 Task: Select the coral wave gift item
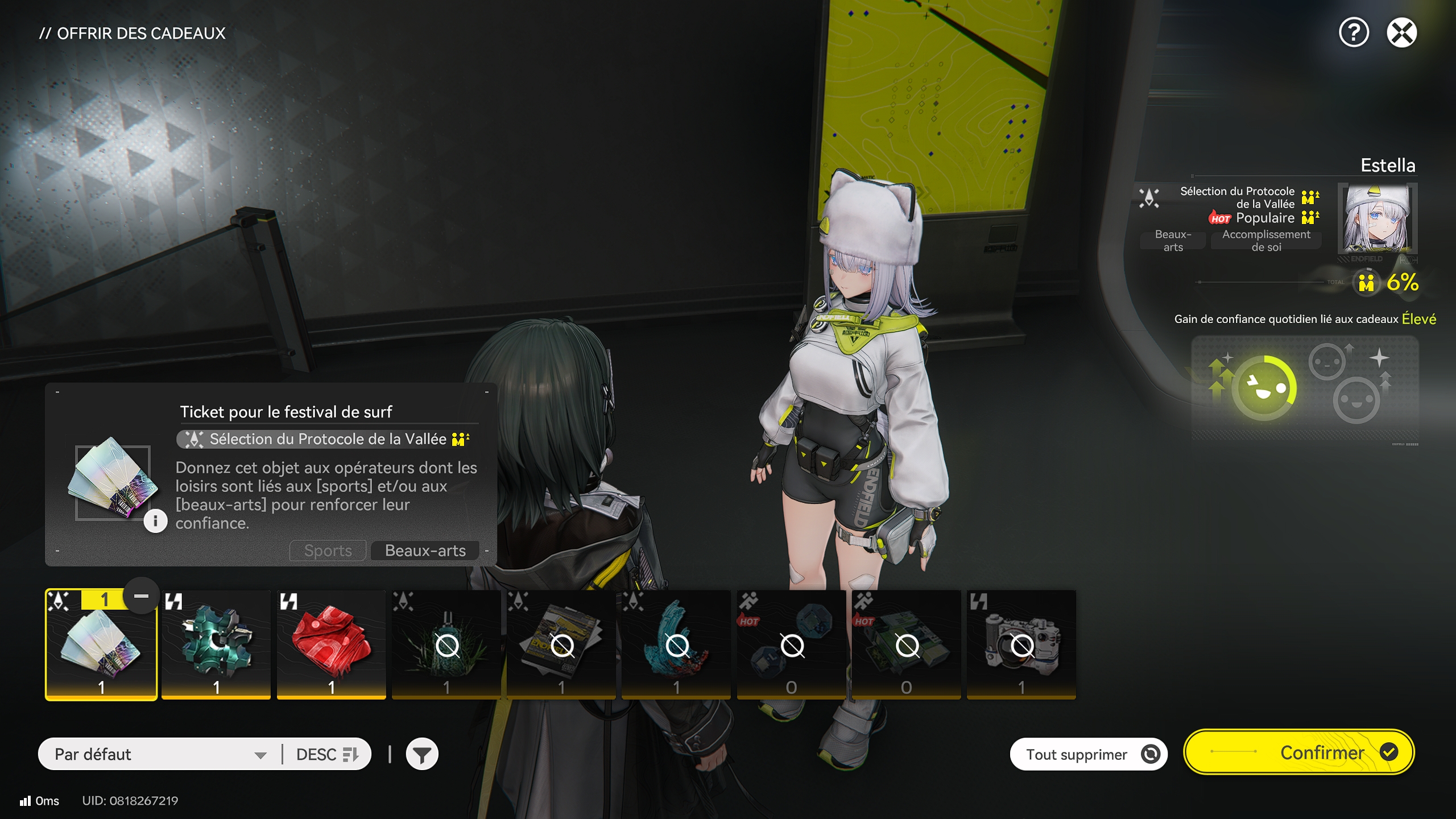[x=676, y=643]
